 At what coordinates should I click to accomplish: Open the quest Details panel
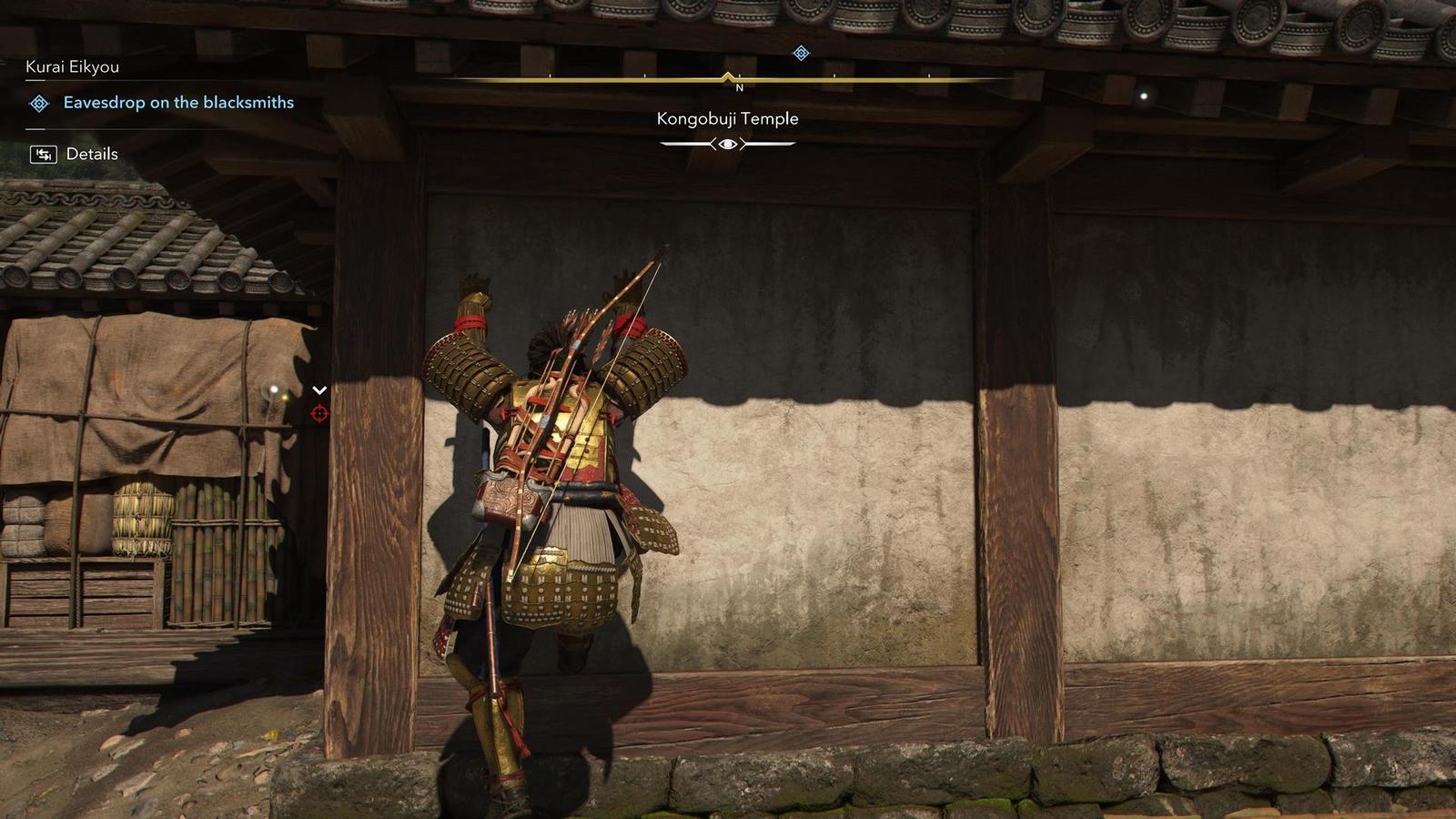click(x=92, y=153)
